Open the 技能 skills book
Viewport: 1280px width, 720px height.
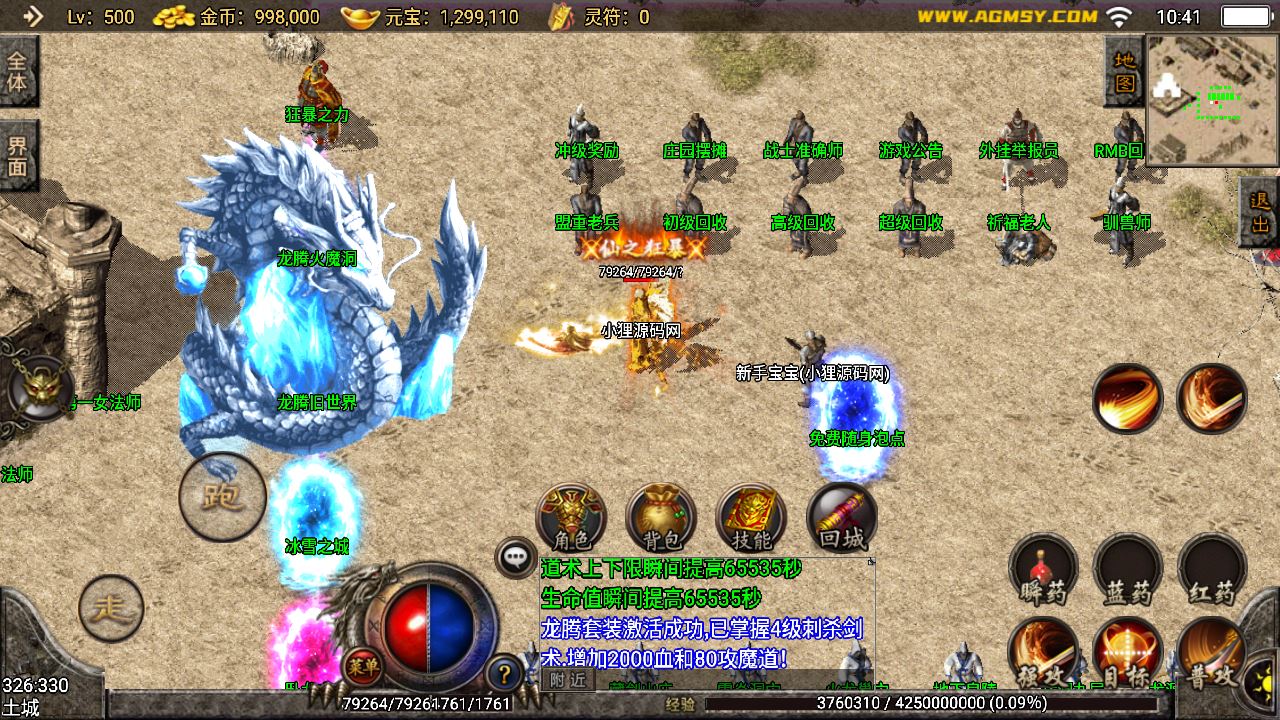pyautogui.click(x=751, y=519)
